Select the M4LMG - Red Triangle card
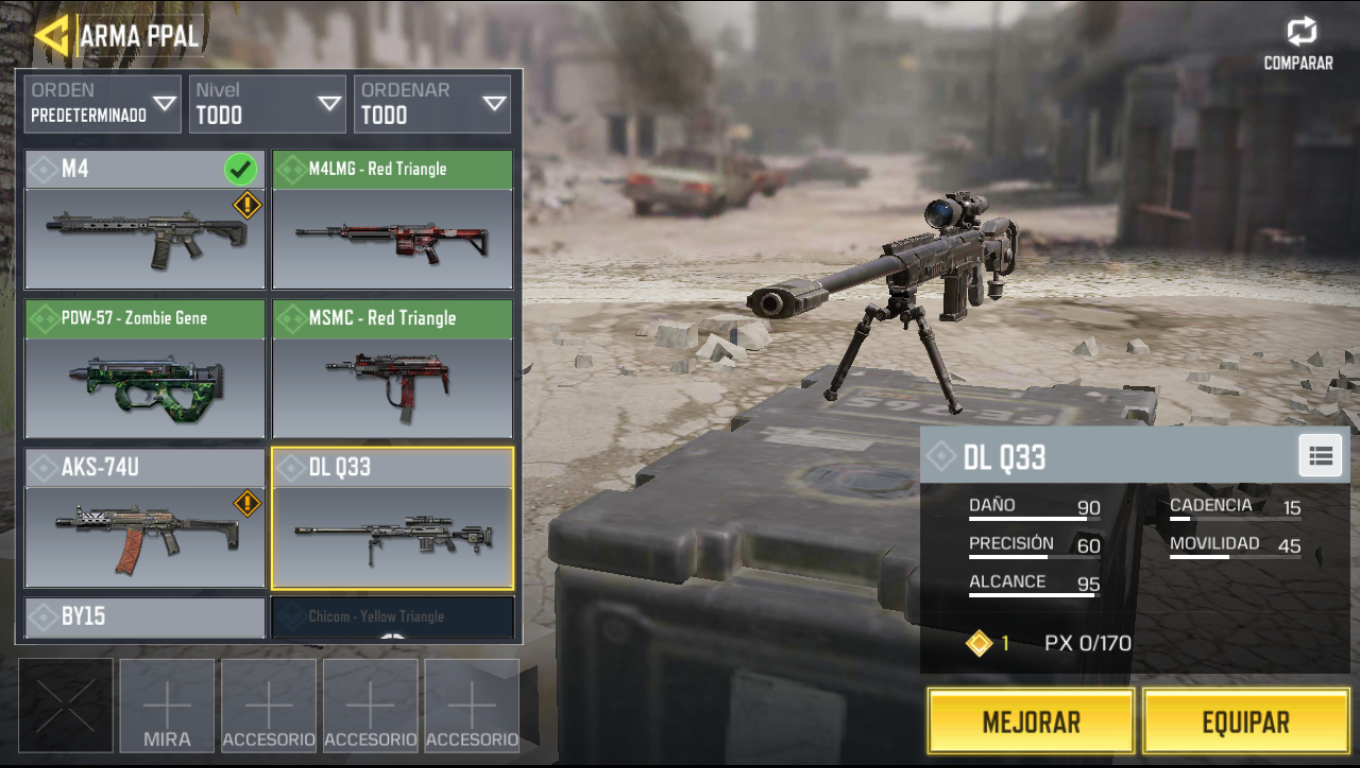 click(x=392, y=221)
